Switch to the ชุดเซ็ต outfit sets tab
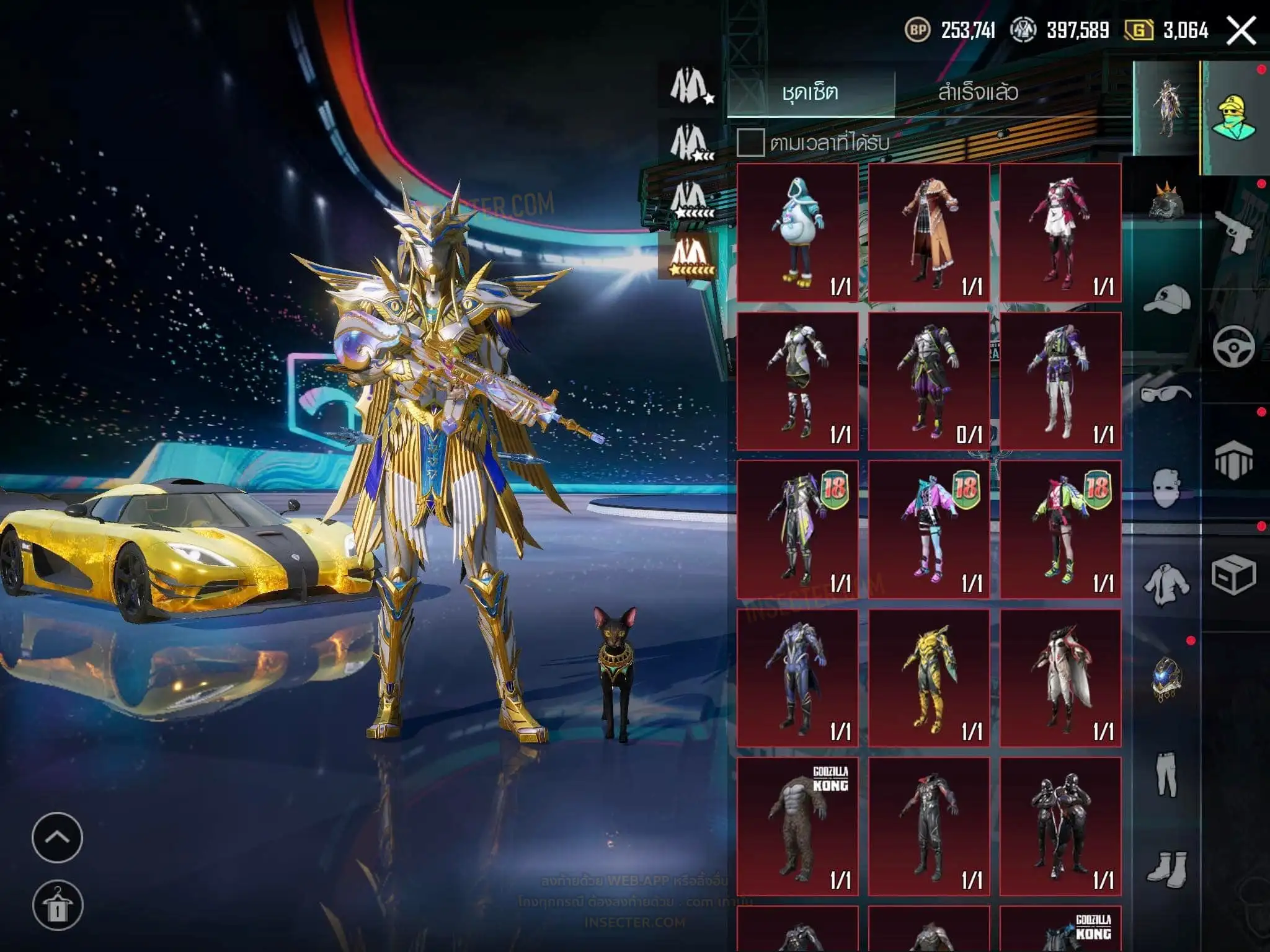 point(810,93)
